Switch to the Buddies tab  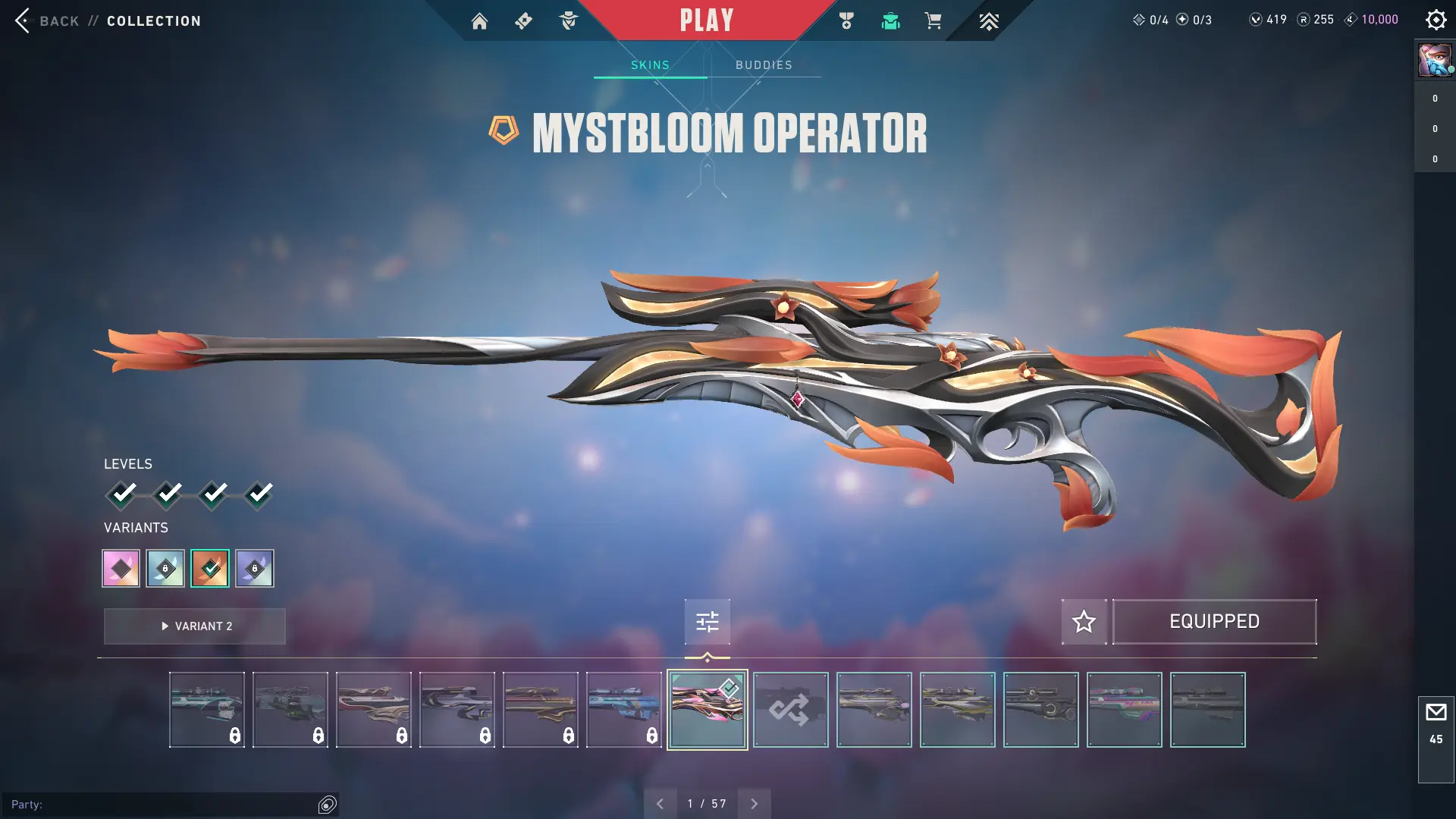coord(764,65)
